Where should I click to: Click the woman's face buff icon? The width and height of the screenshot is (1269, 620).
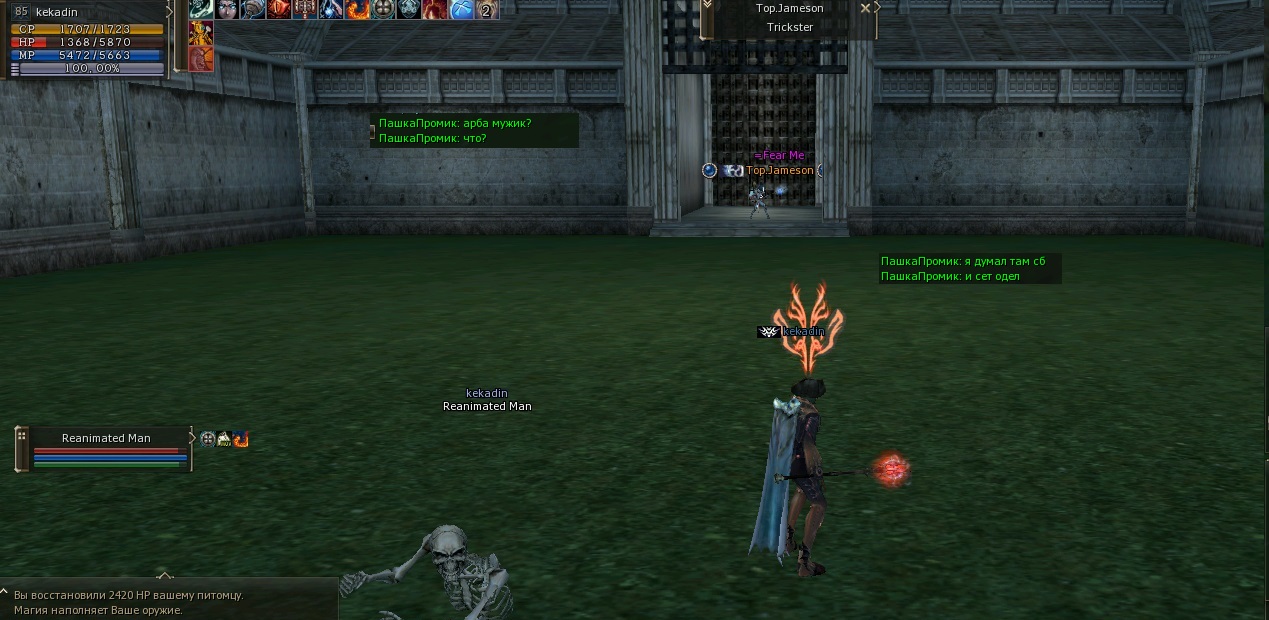227,10
